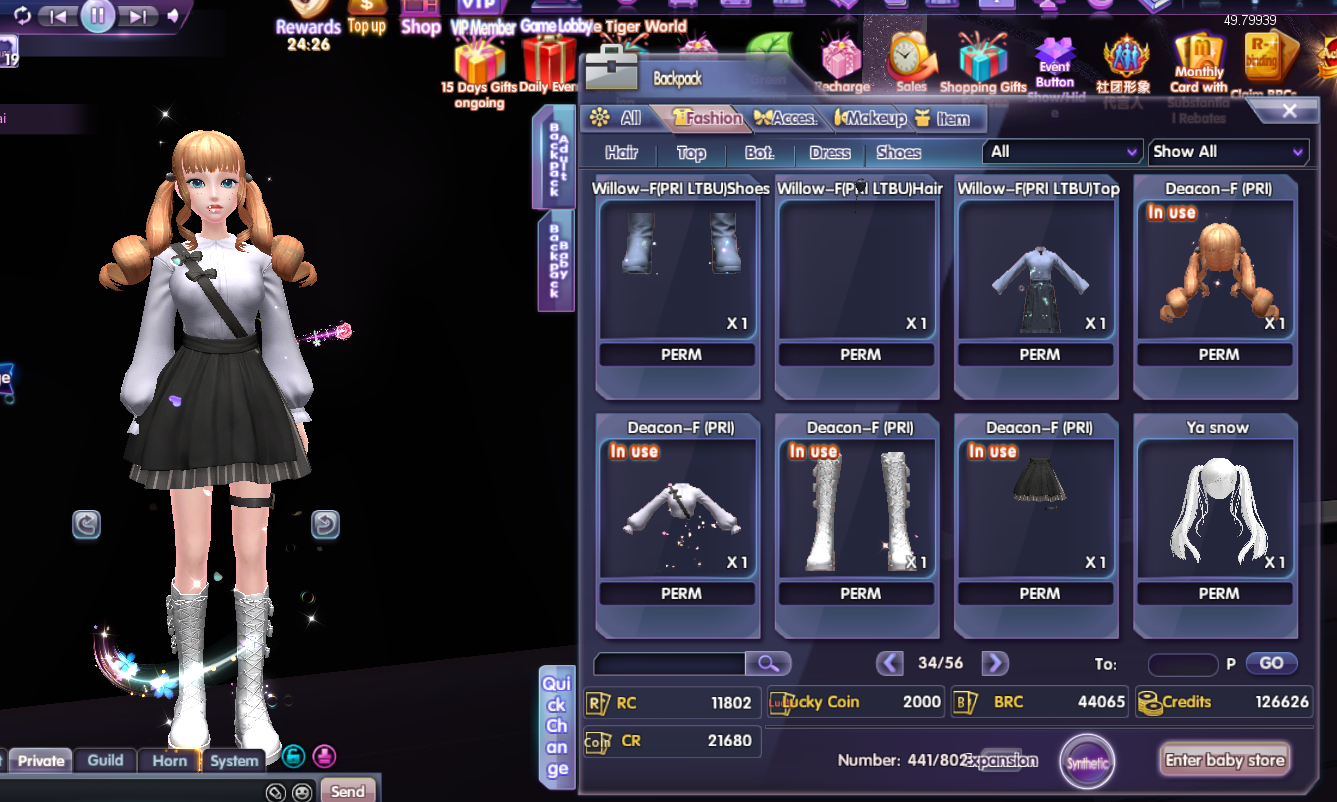Close the Backpack window

pyautogui.click(x=1289, y=111)
